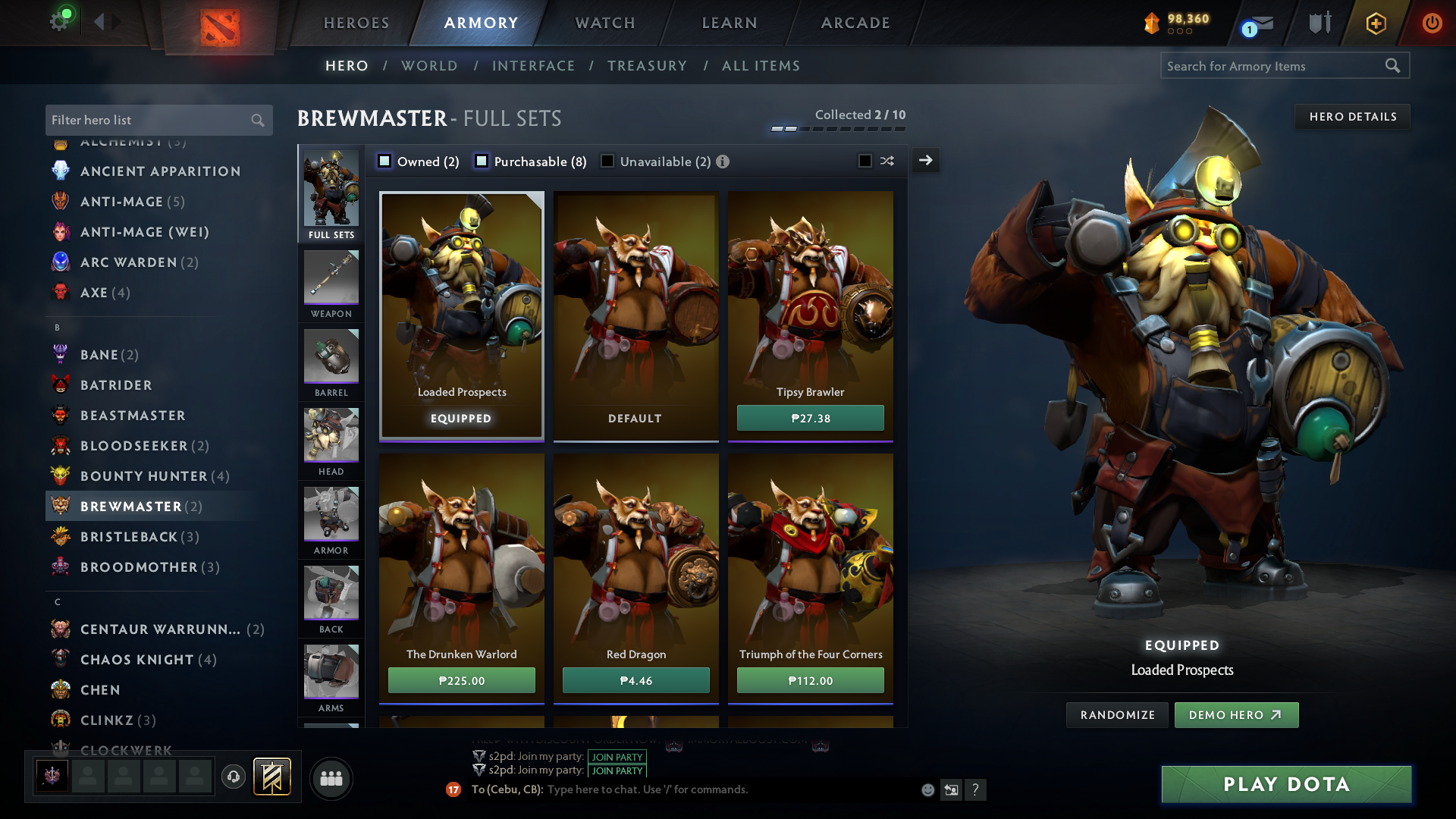Start matchmaking with Play Dota button
This screenshot has height=819, width=1456.
pyautogui.click(x=1286, y=784)
